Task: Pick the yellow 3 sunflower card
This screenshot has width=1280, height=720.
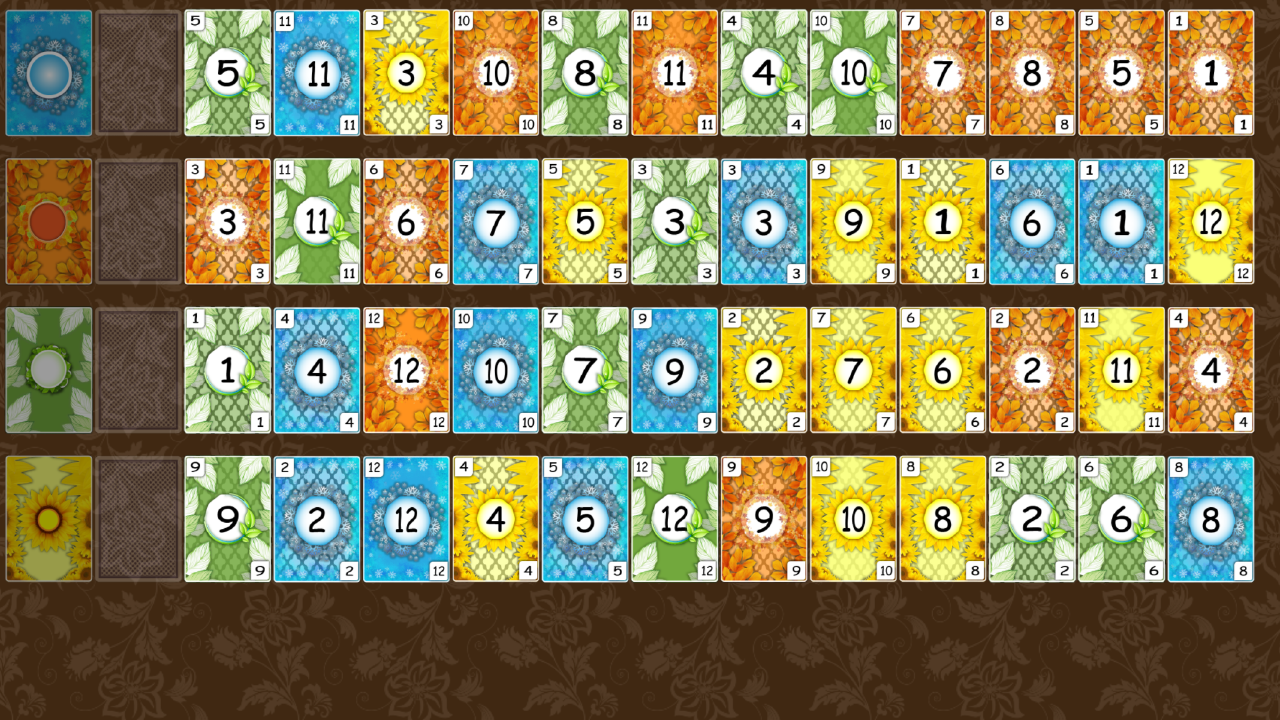Action: [x=406, y=73]
